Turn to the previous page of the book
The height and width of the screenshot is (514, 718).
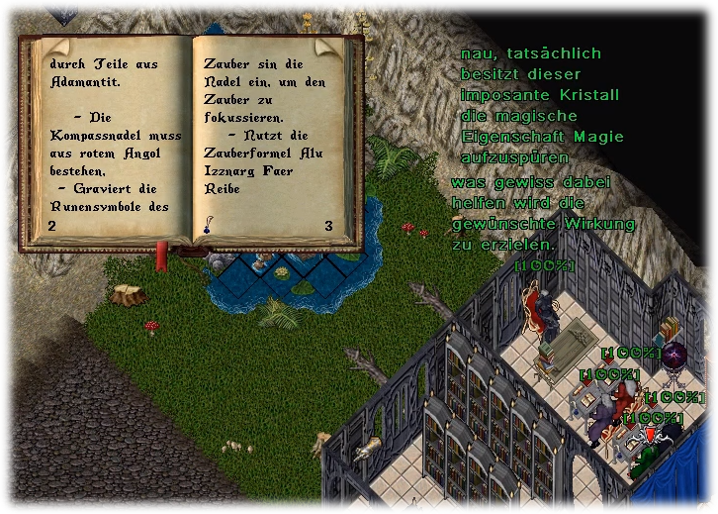56,46
